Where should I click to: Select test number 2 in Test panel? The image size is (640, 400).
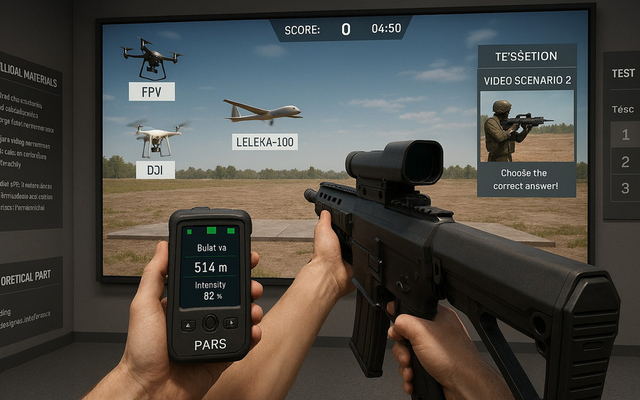coord(625,162)
